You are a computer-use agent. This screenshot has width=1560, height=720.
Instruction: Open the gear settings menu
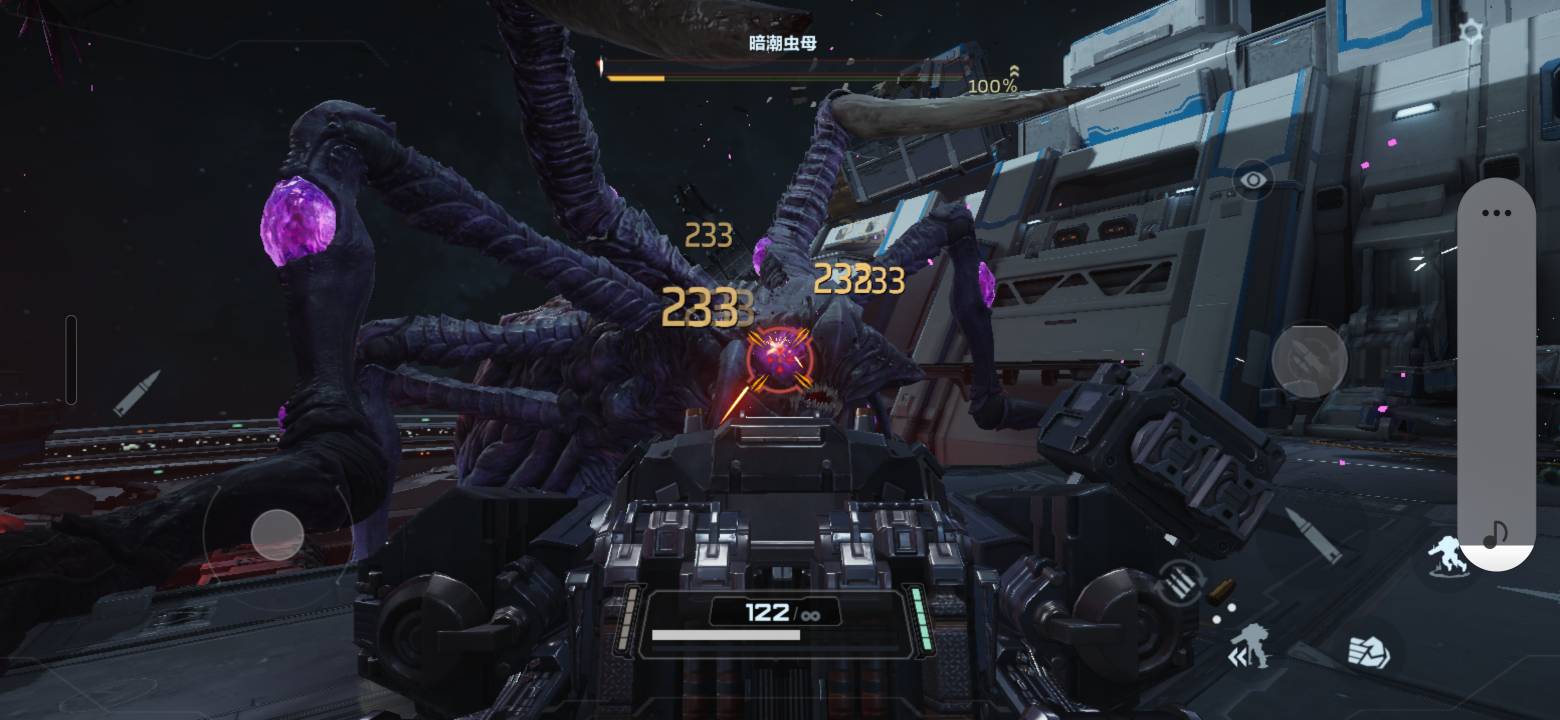point(1470,32)
